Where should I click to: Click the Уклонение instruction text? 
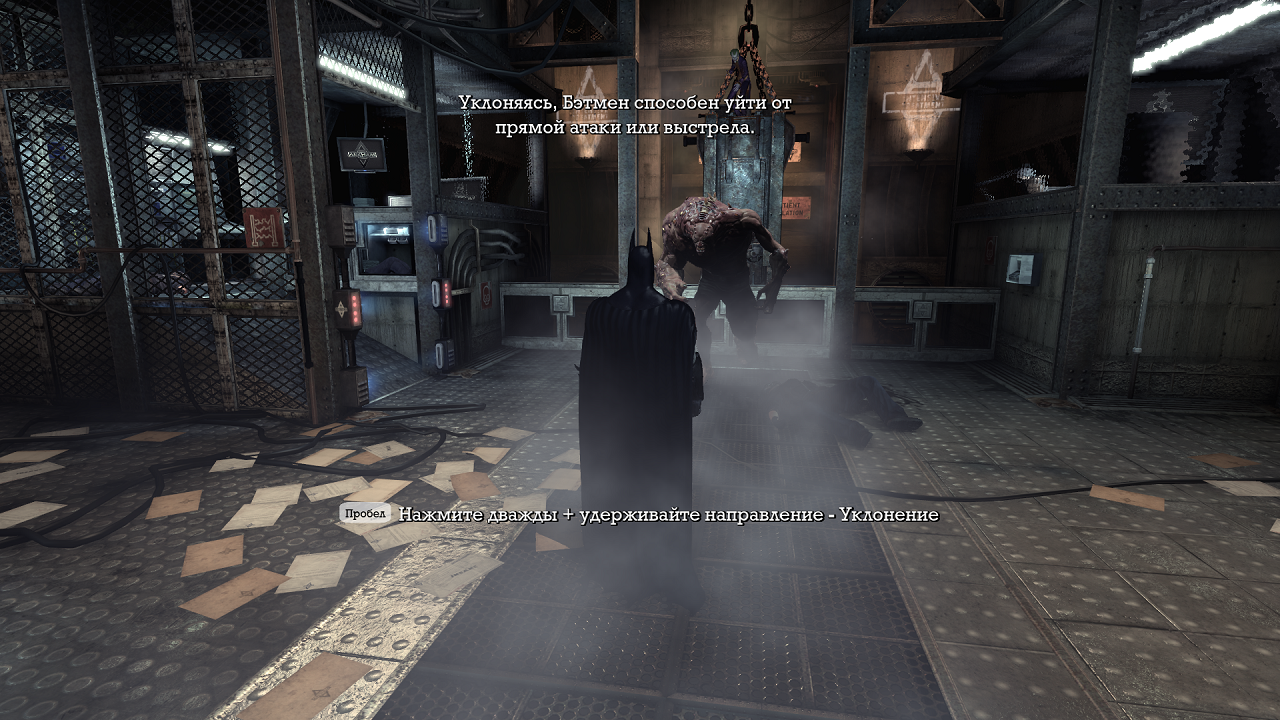880,518
